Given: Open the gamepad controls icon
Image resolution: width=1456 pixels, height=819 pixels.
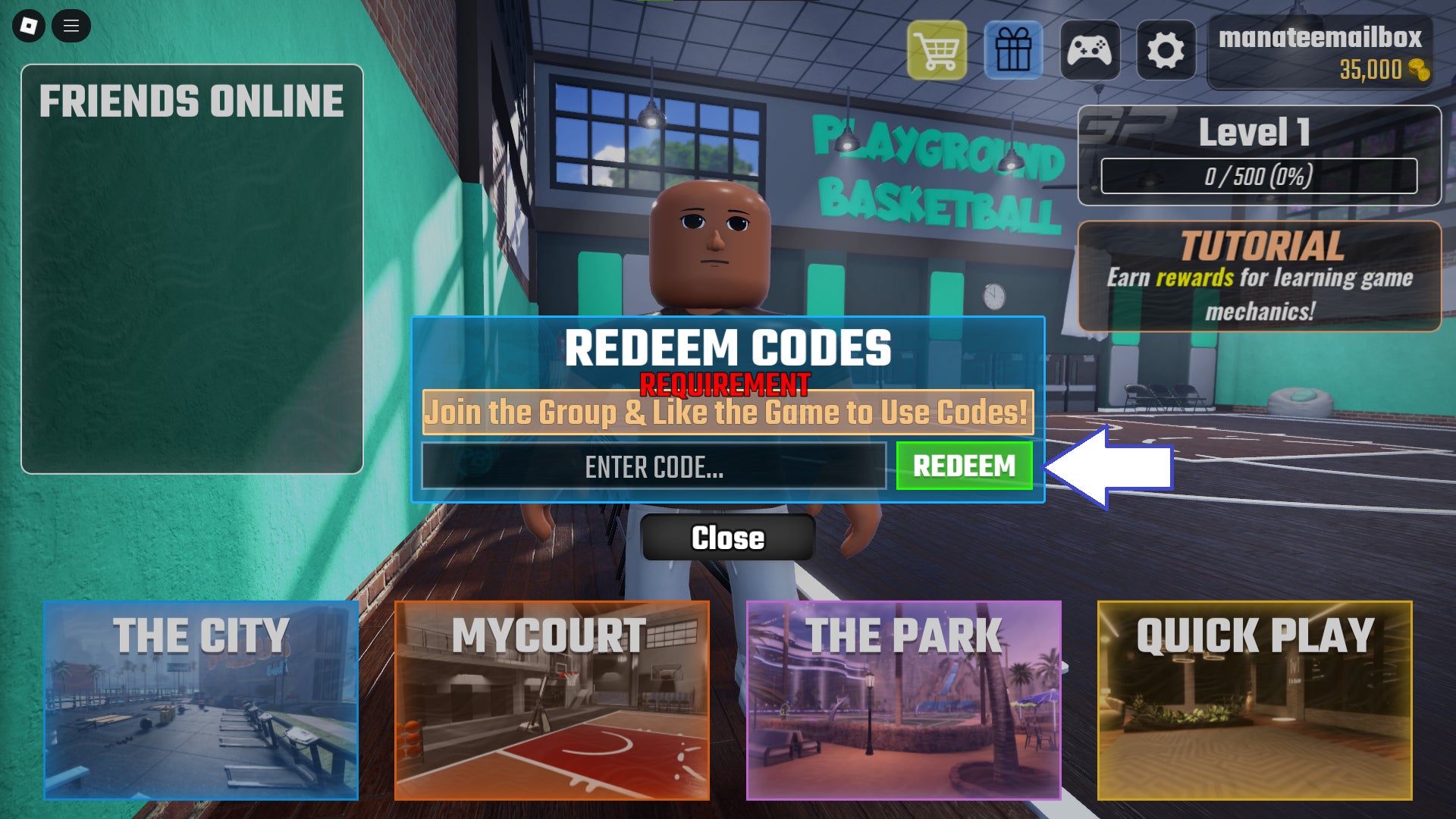Looking at the screenshot, I should 1092,49.
